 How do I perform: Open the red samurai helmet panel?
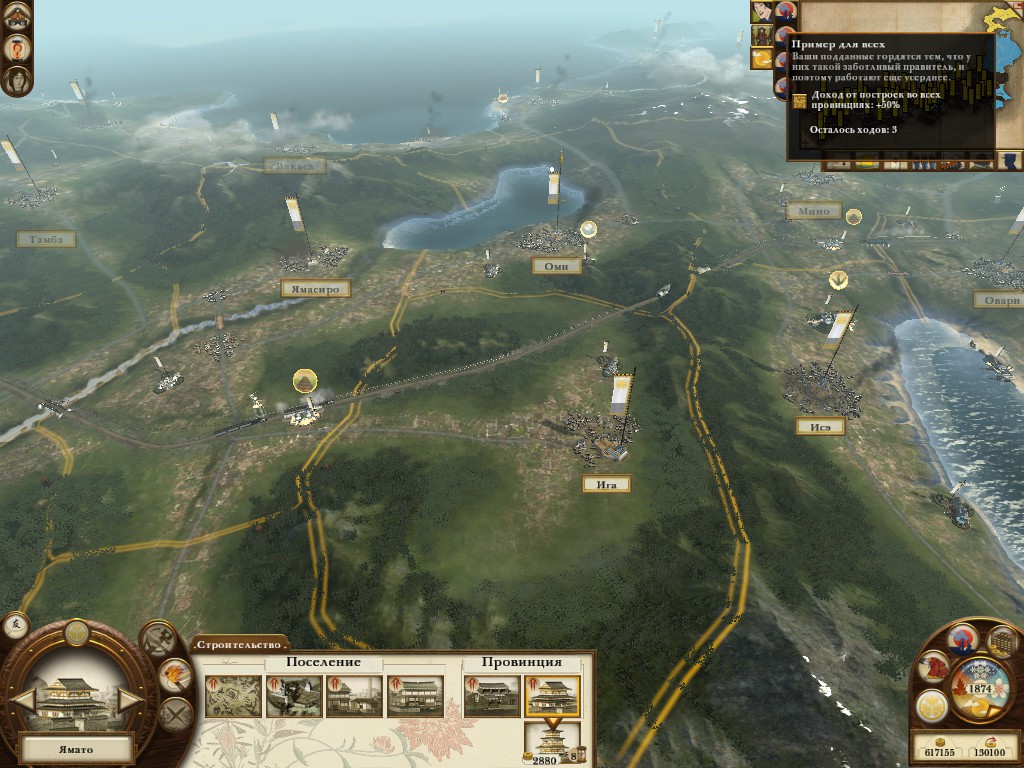pyautogui.click(x=934, y=665)
